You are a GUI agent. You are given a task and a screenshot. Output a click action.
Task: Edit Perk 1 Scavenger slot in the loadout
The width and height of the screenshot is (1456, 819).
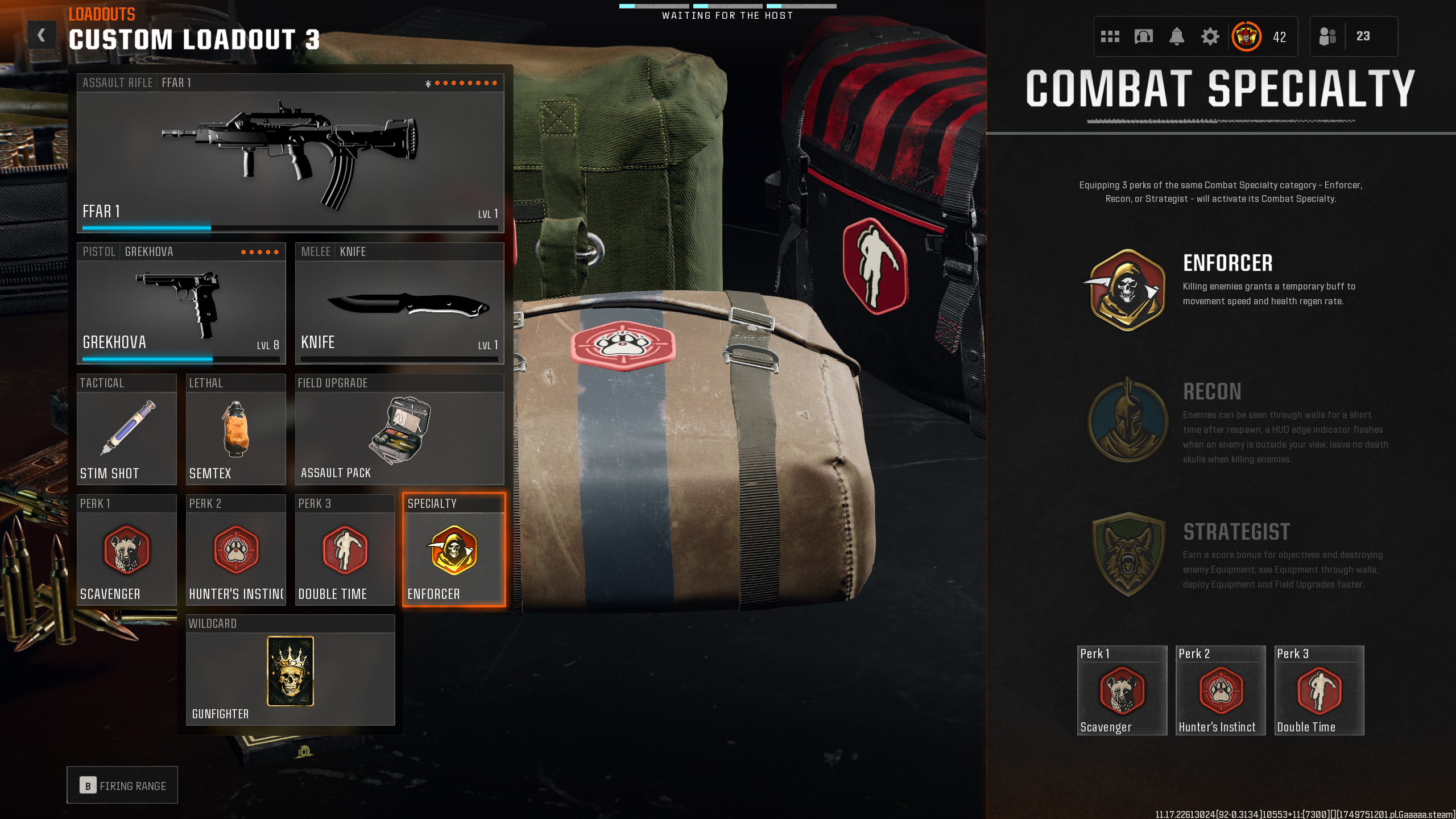(x=126, y=551)
